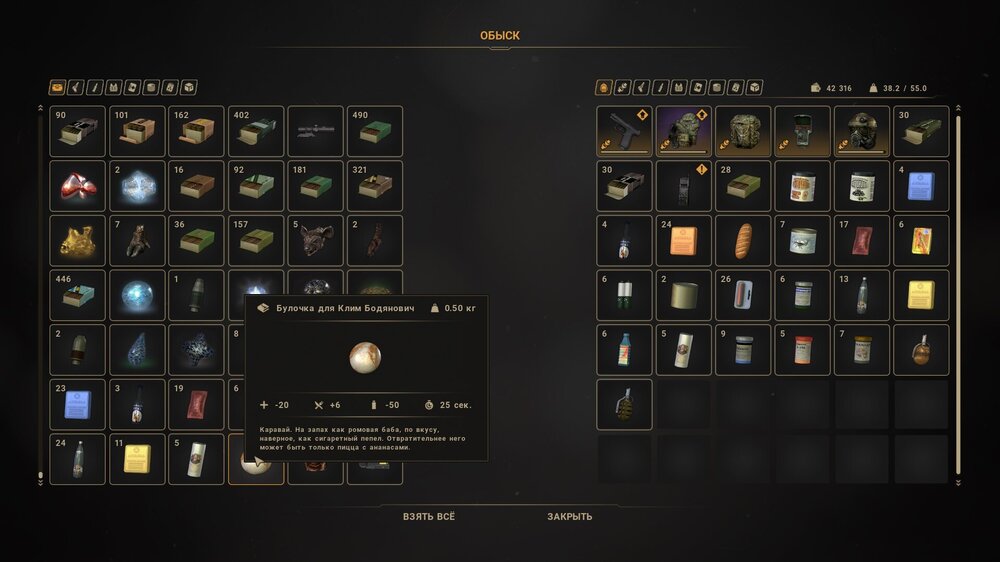Select the red heart-shaped artifact slot
The width and height of the screenshot is (1000, 562).
coord(77,186)
